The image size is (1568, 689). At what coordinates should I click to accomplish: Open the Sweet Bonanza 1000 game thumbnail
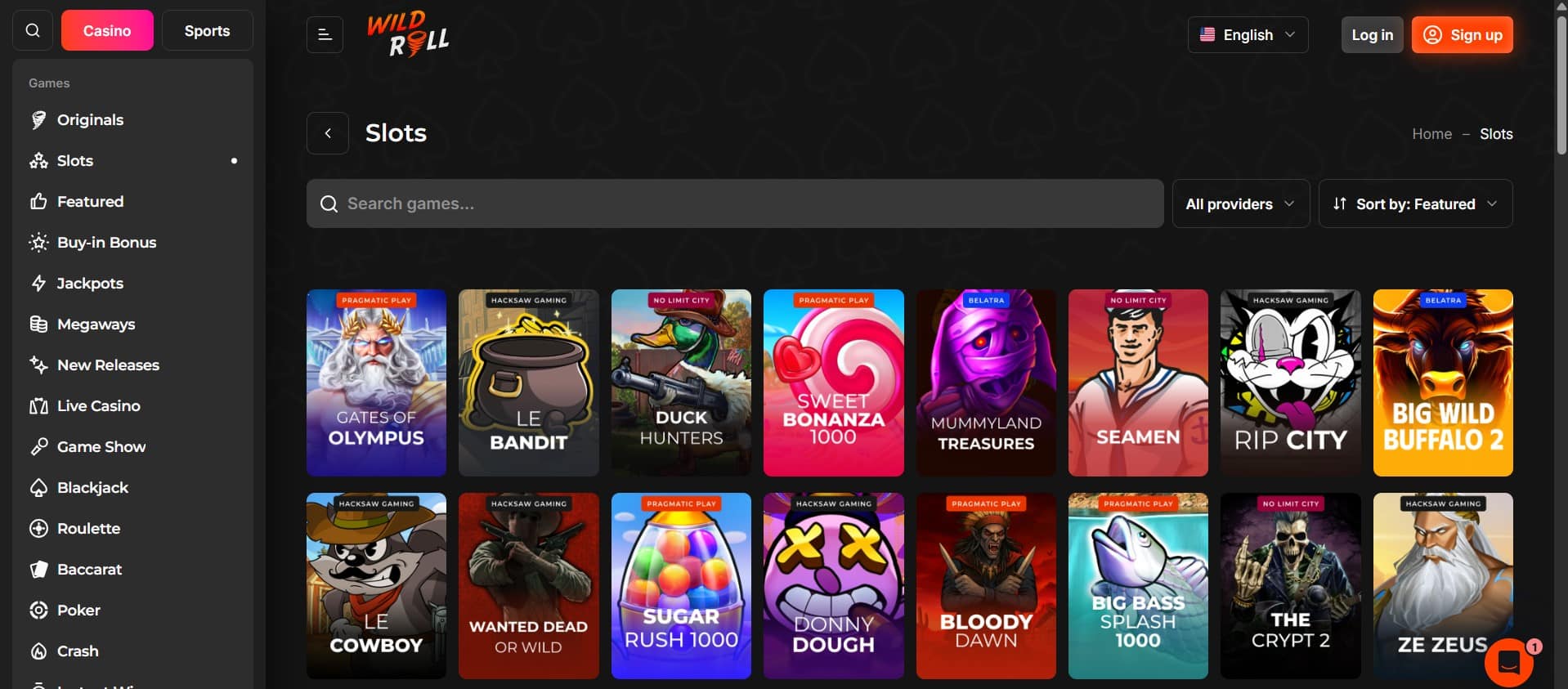click(833, 383)
